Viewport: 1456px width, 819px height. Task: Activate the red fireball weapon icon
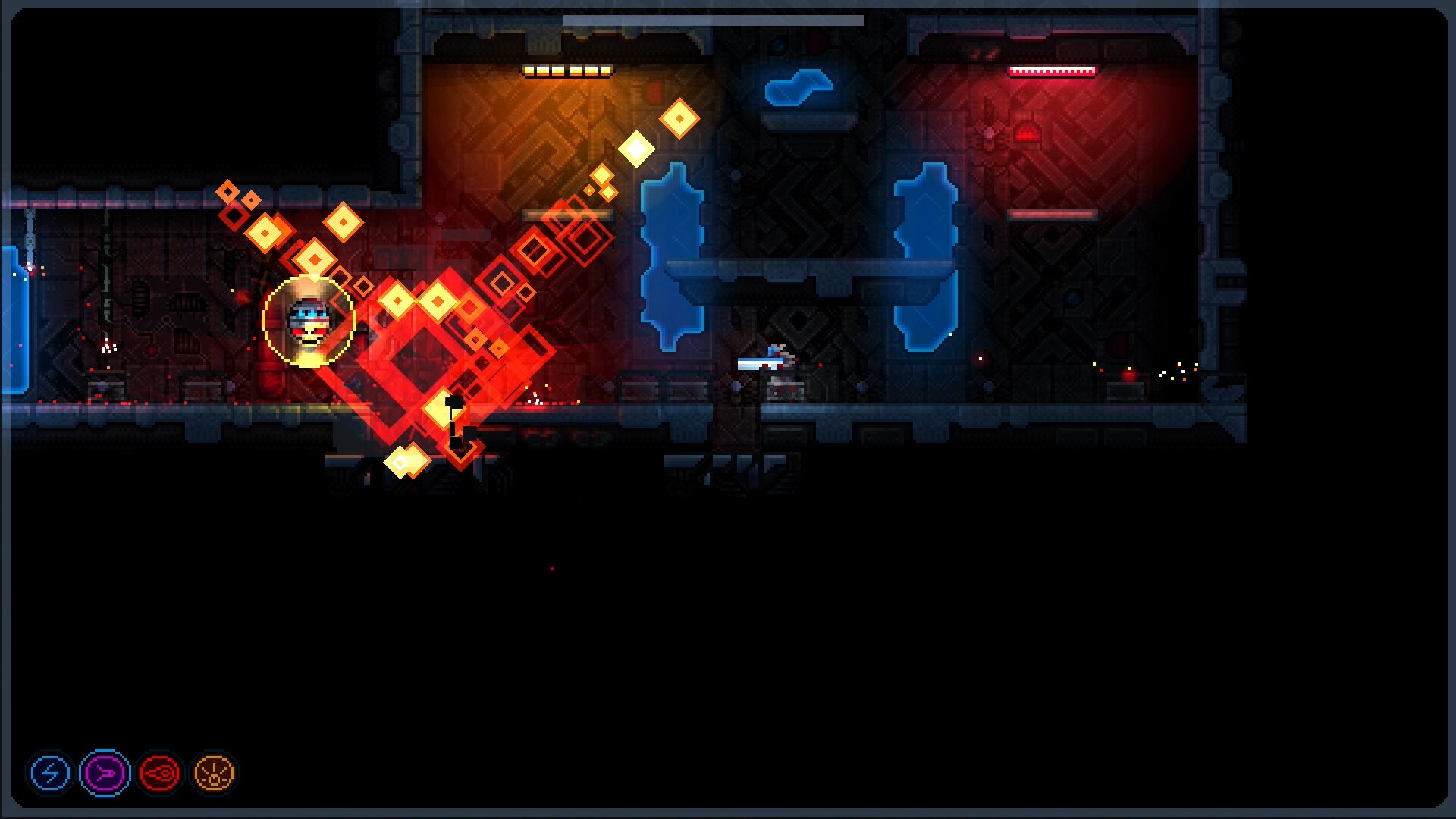click(160, 773)
